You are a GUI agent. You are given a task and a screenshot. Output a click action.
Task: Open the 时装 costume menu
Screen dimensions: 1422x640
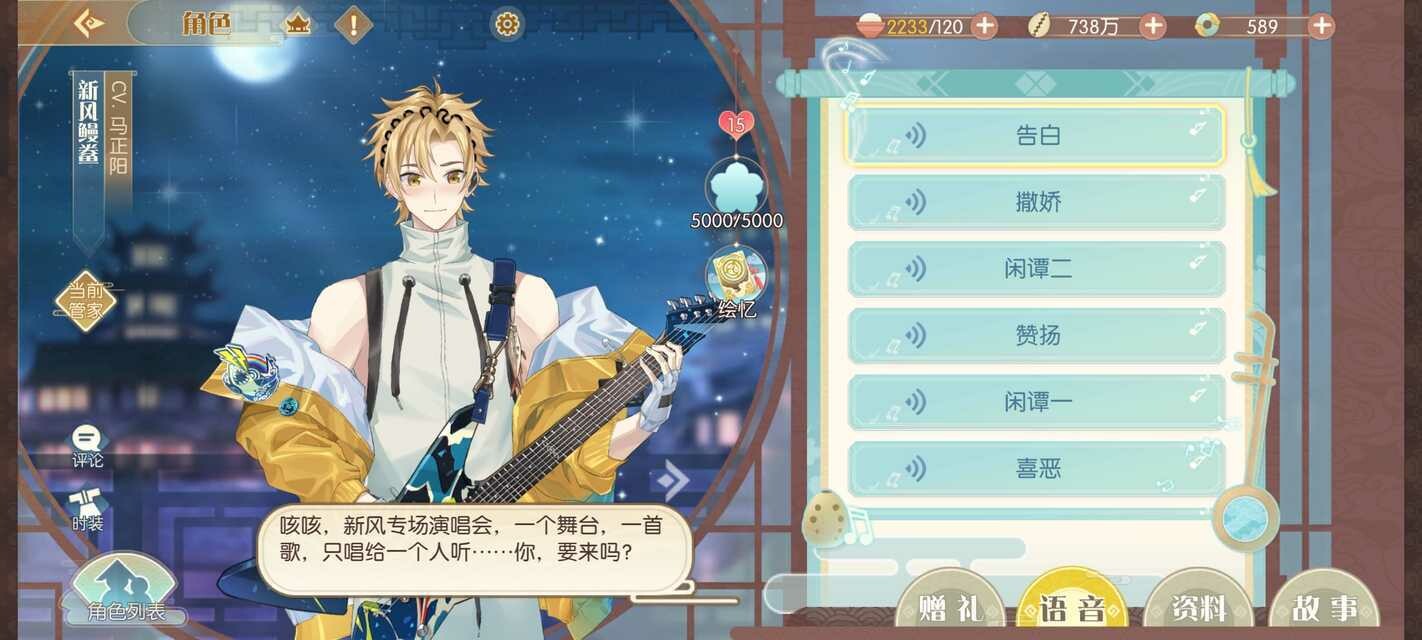click(87, 510)
